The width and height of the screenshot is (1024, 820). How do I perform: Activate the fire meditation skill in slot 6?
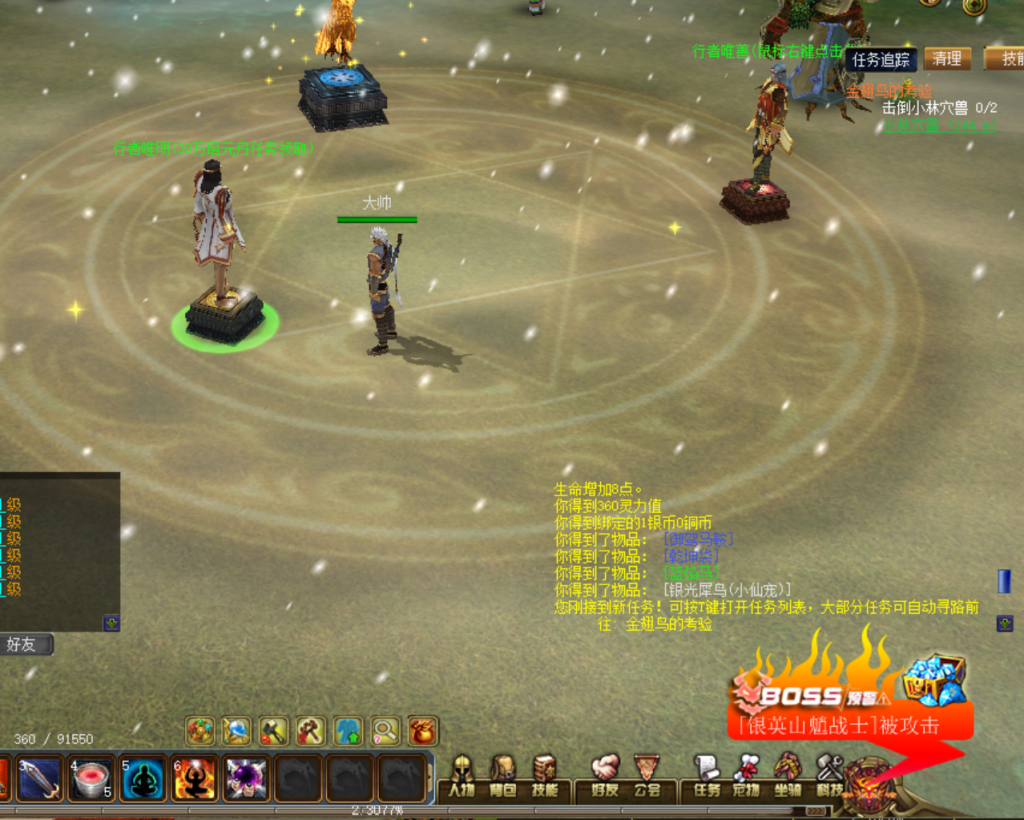pyautogui.click(x=195, y=779)
